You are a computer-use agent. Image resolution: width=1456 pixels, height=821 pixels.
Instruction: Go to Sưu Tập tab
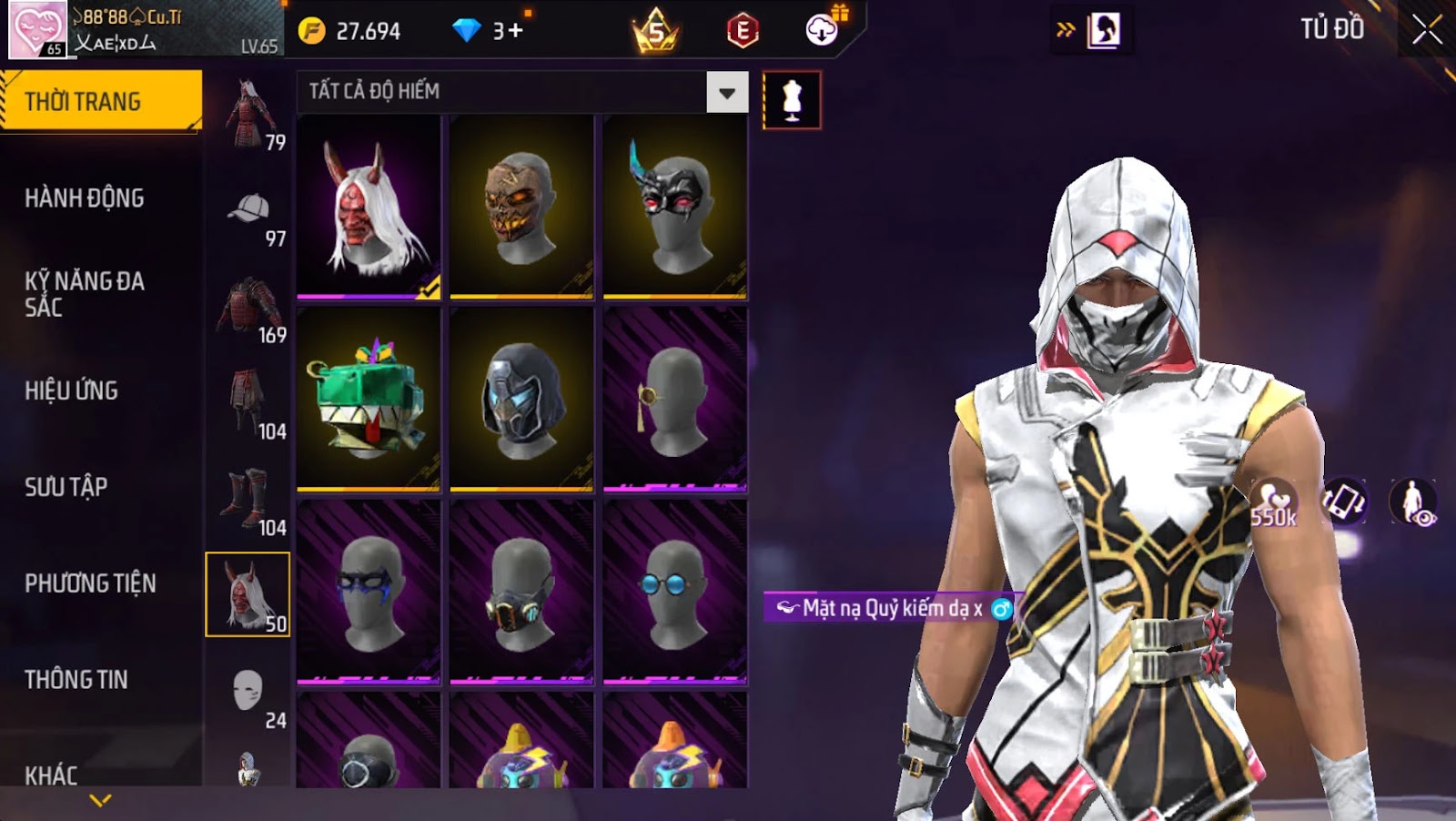click(66, 487)
